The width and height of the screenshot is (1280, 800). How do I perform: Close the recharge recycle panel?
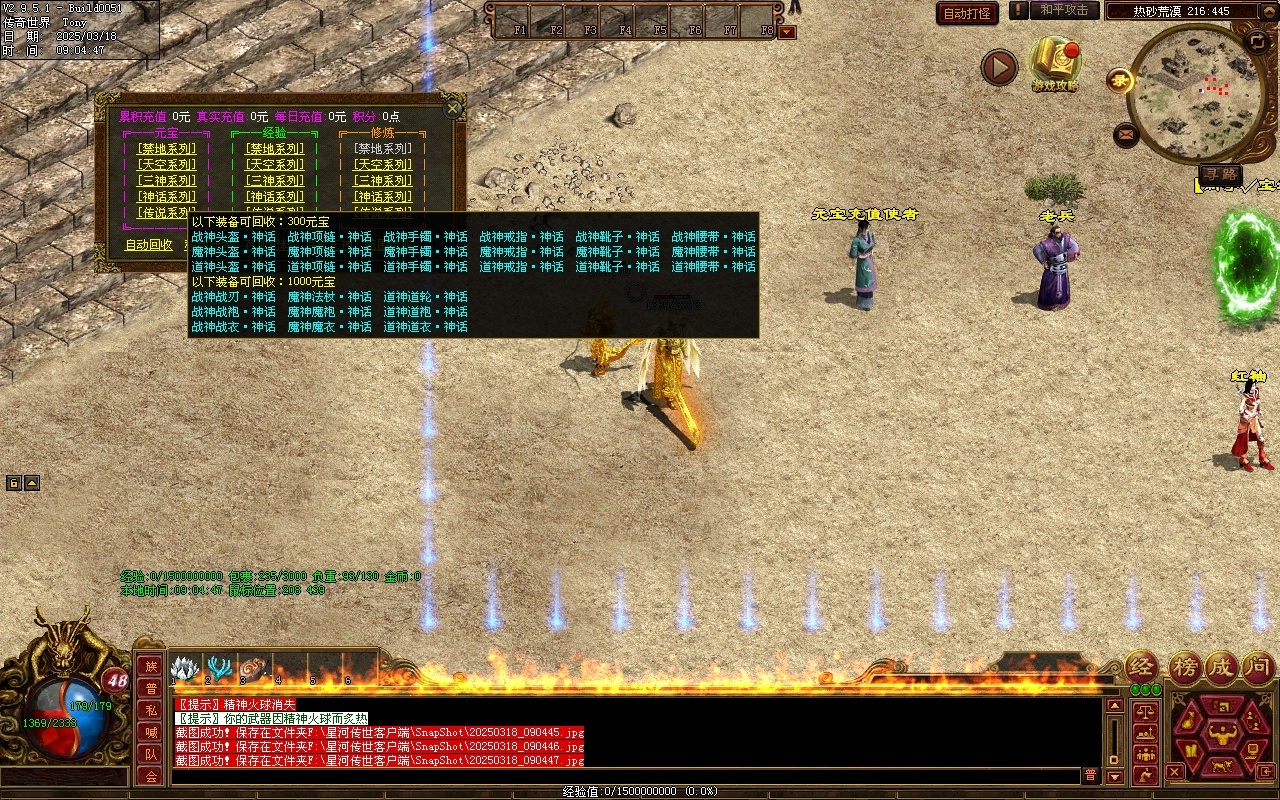(453, 108)
